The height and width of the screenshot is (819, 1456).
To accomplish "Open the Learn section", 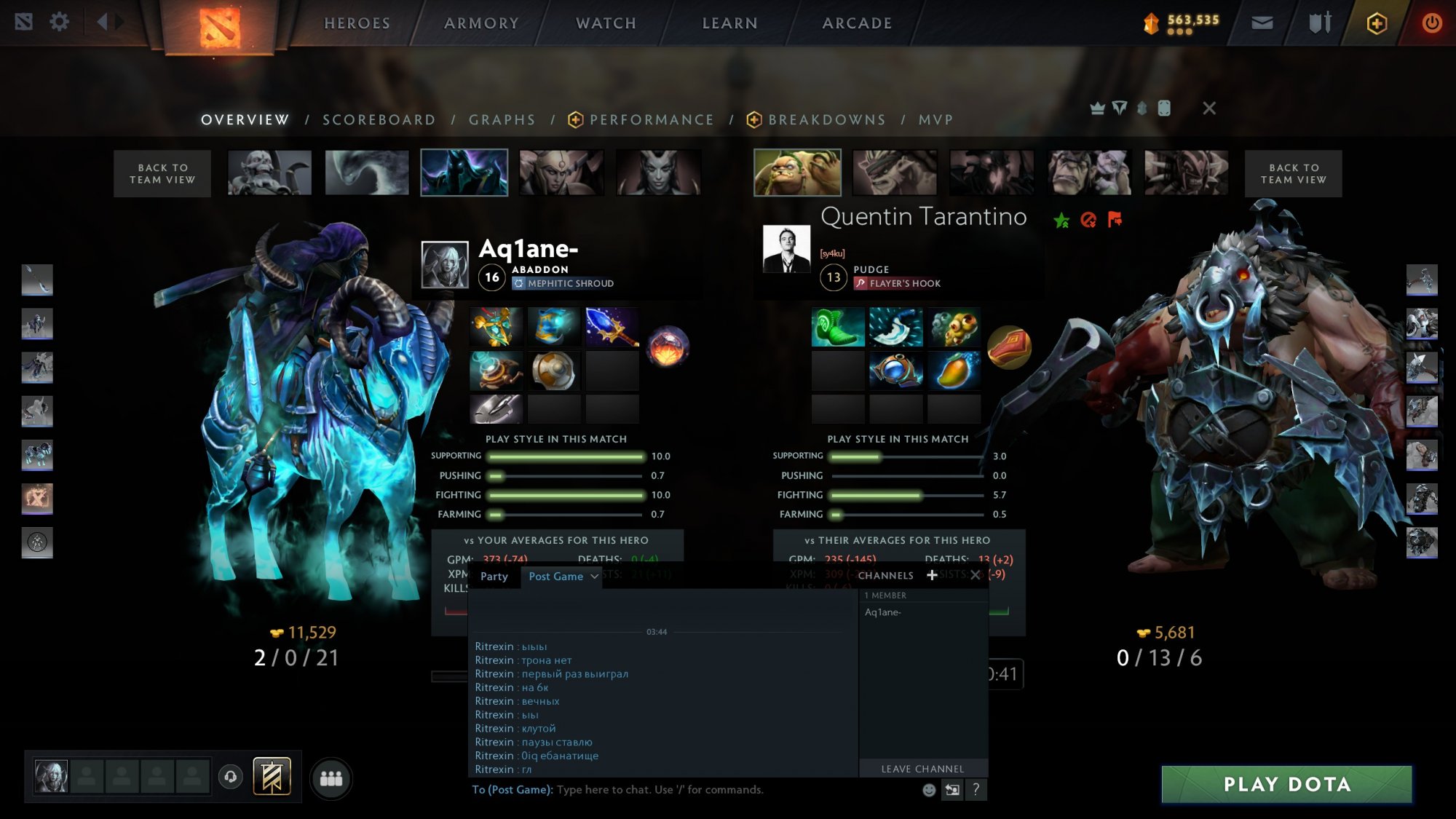I will (729, 23).
